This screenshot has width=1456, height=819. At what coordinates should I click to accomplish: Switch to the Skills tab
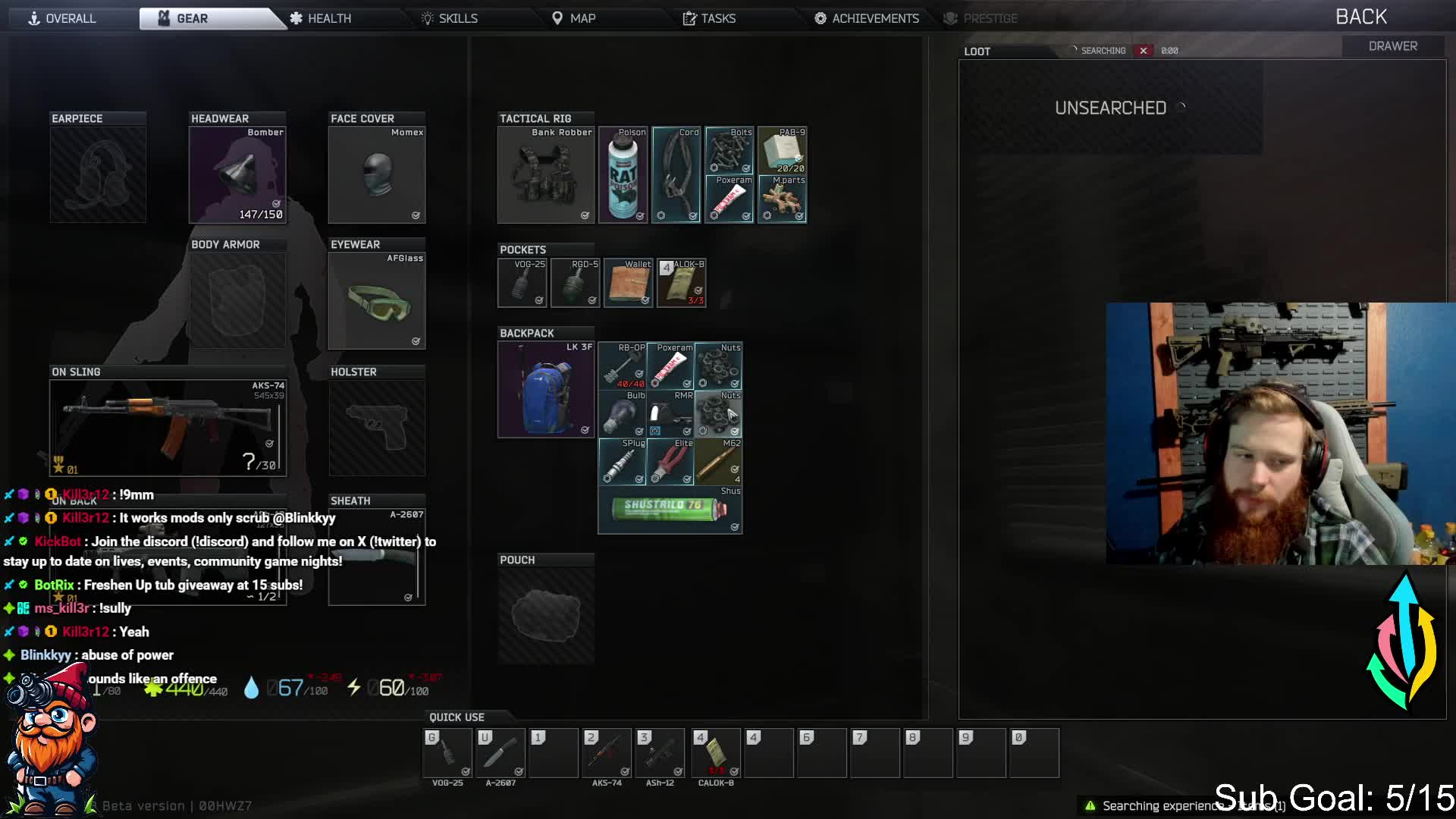(450, 18)
